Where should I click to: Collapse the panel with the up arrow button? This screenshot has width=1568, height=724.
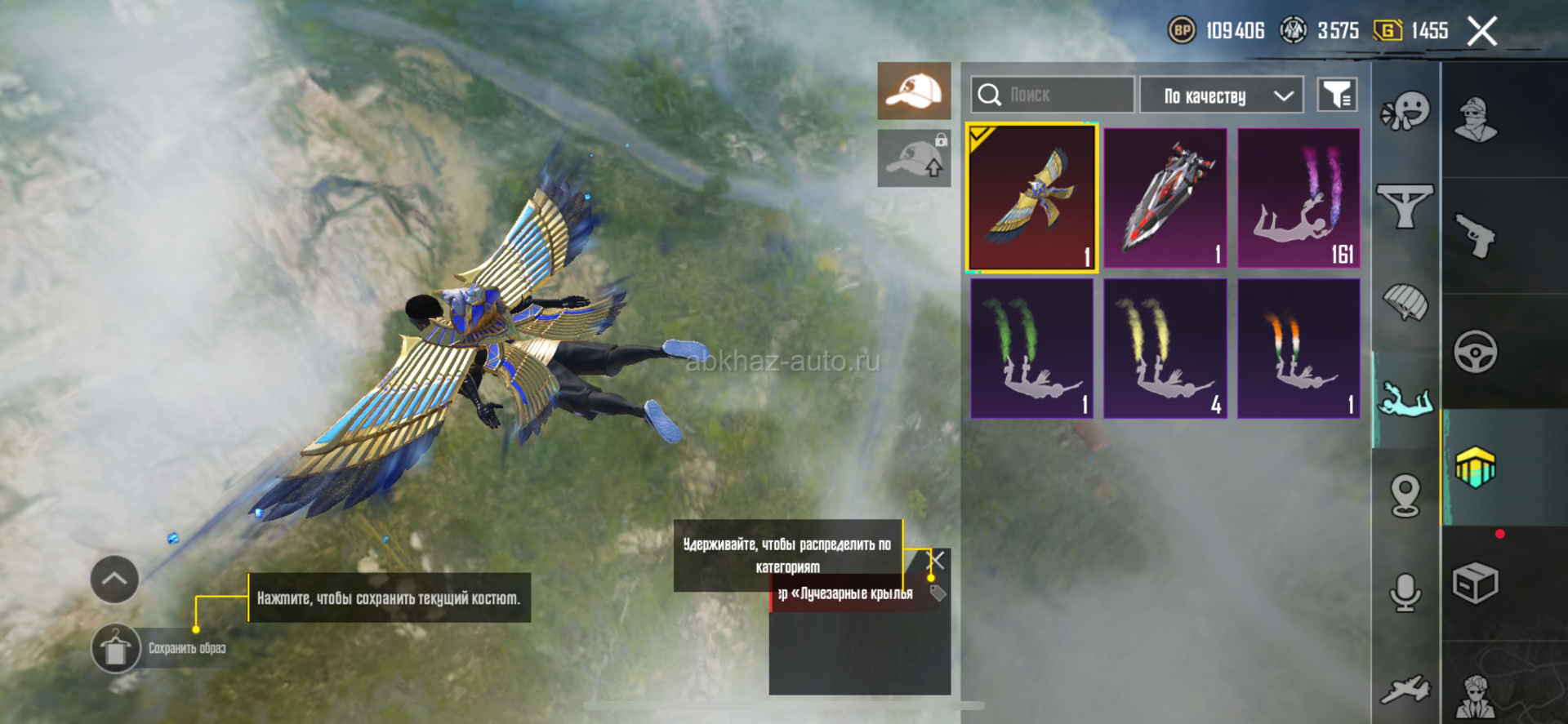[114, 580]
